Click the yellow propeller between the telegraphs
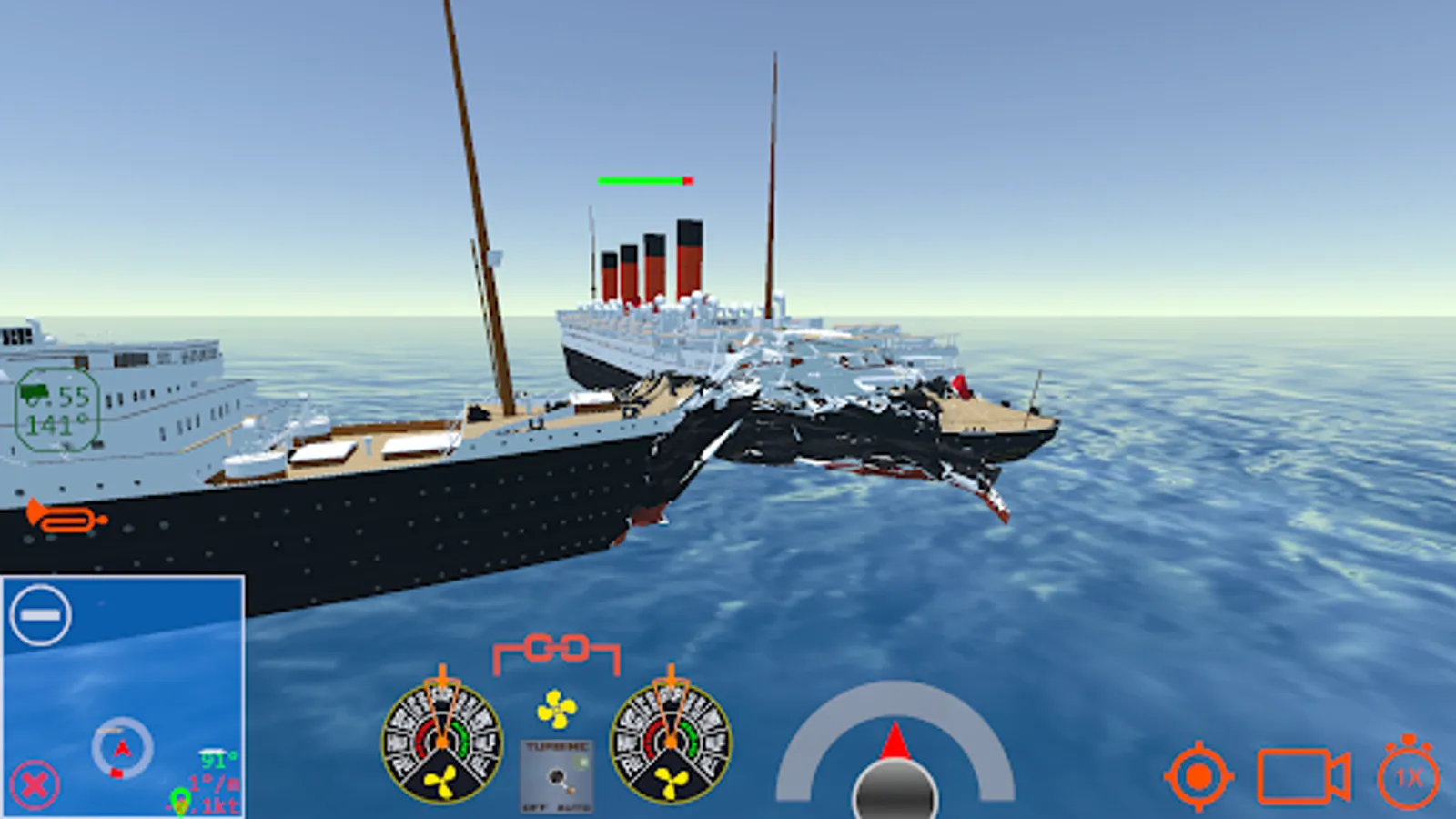Viewport: 1456px width, 819px height. click(556, 708)
